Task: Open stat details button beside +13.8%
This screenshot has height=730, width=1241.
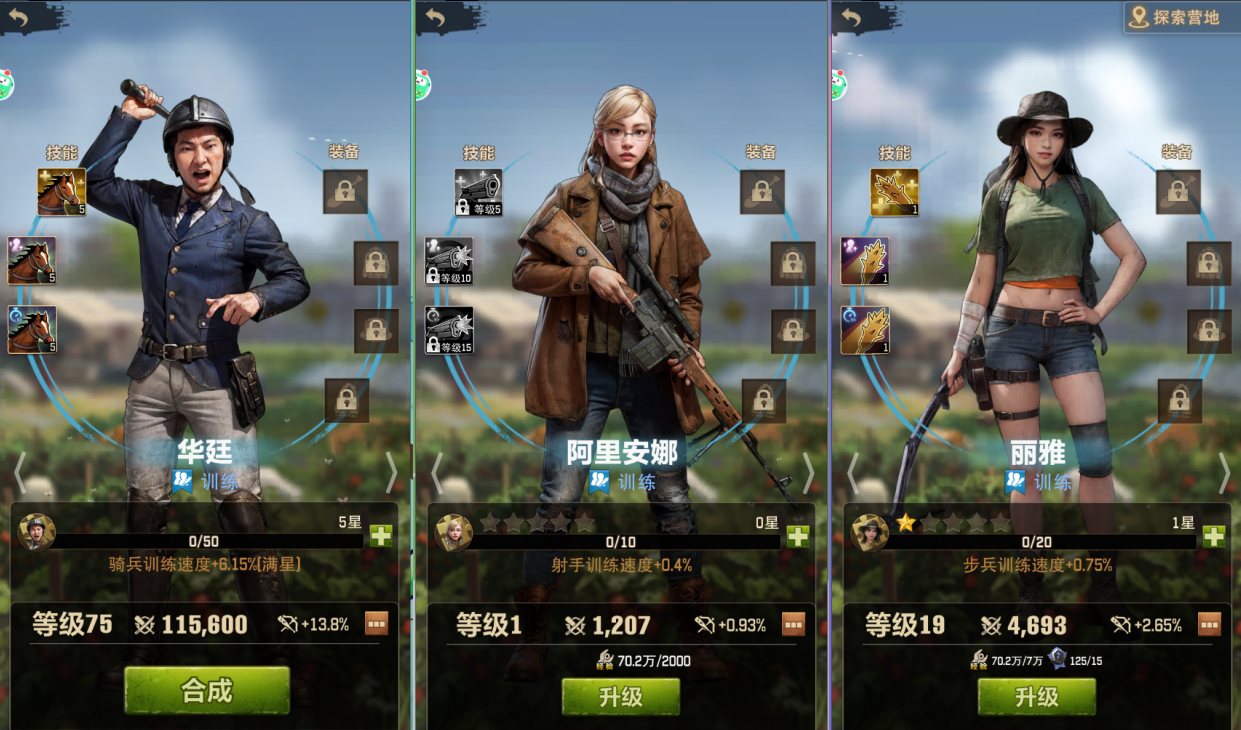Action: (x=376, y=624)
